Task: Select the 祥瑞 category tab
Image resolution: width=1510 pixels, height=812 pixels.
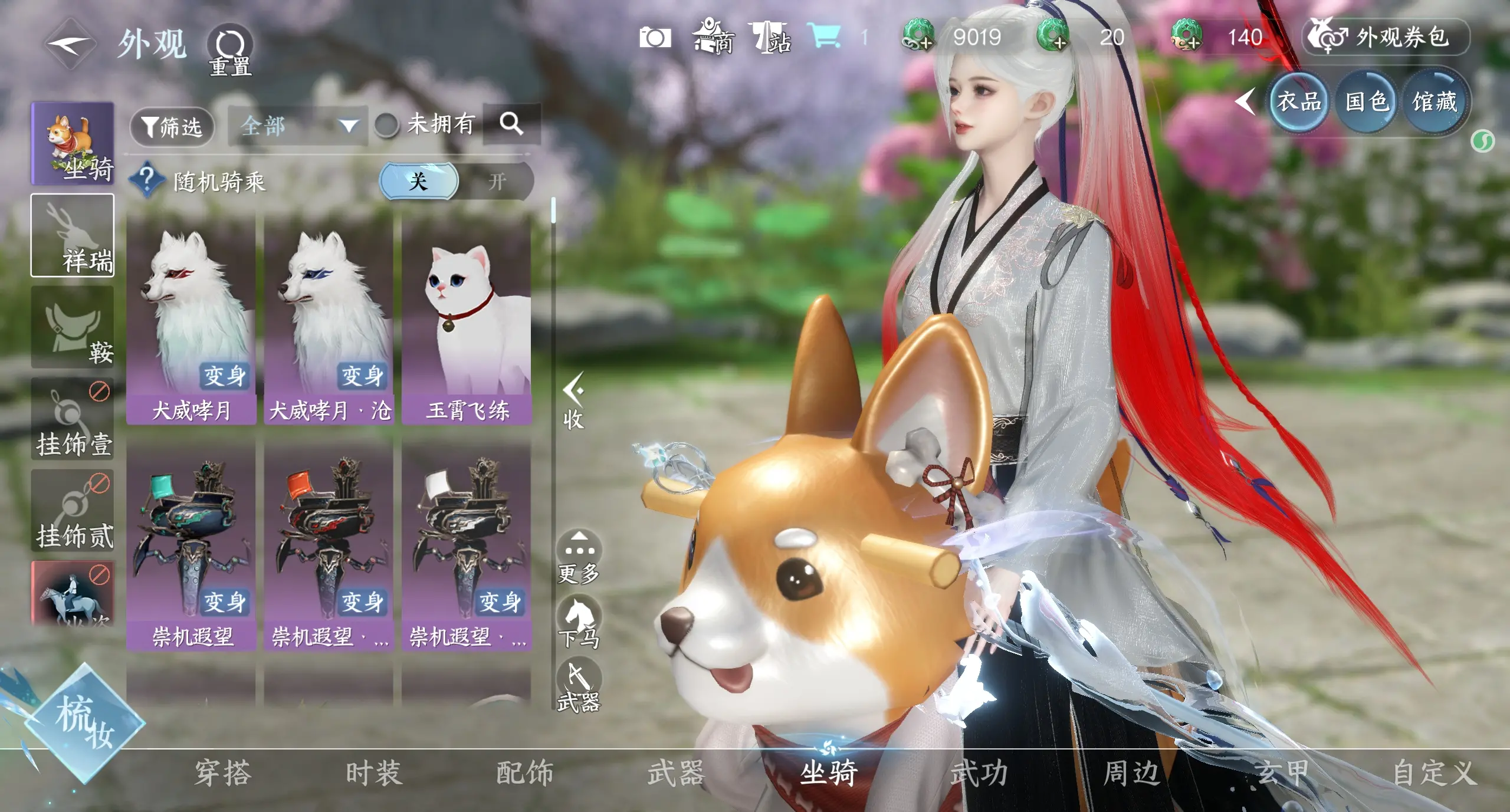Action: click(x=73, y=235)
